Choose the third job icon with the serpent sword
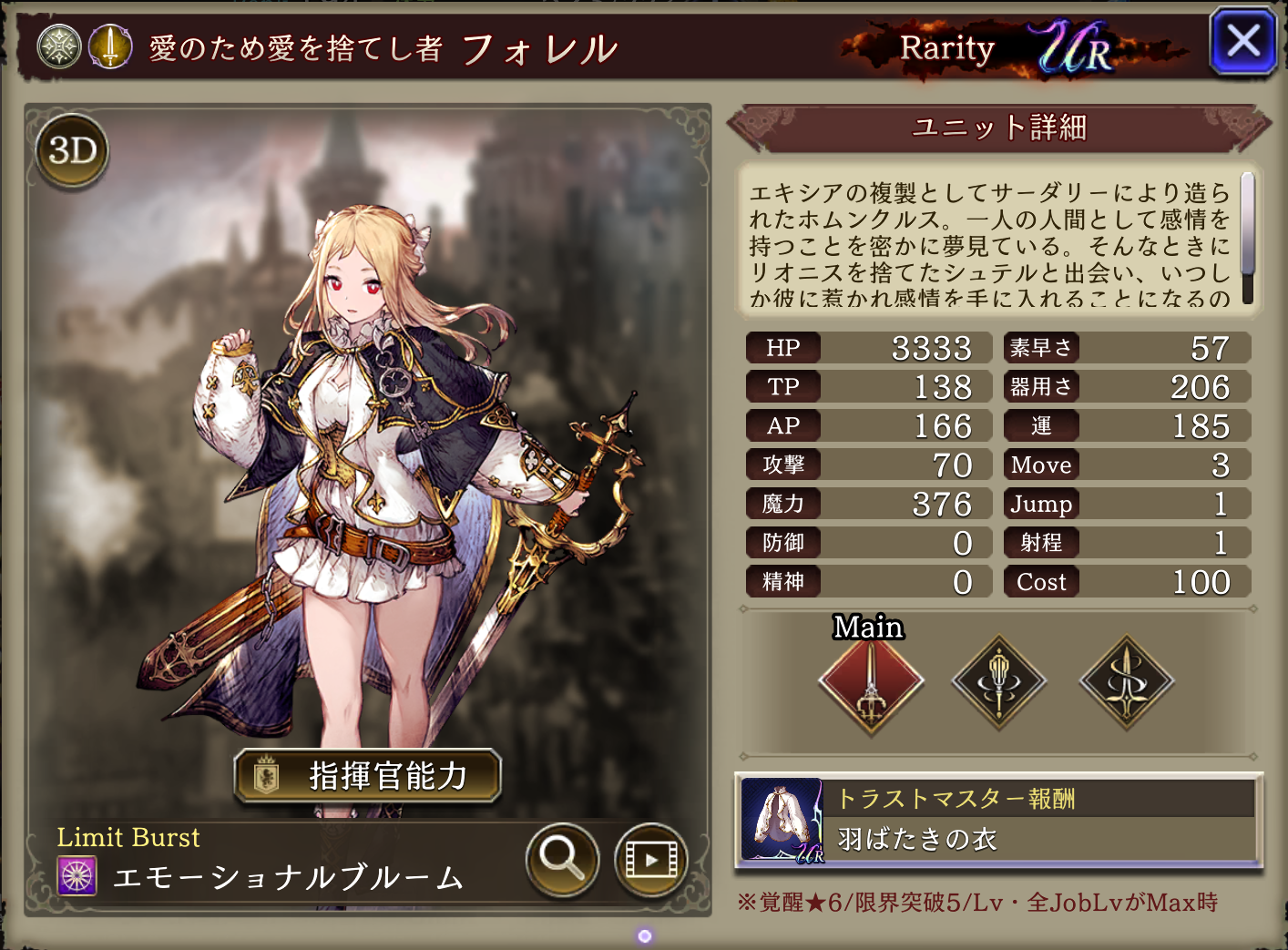The width and height of the screenshot is (1288, 950). [x=1127, y=681]
